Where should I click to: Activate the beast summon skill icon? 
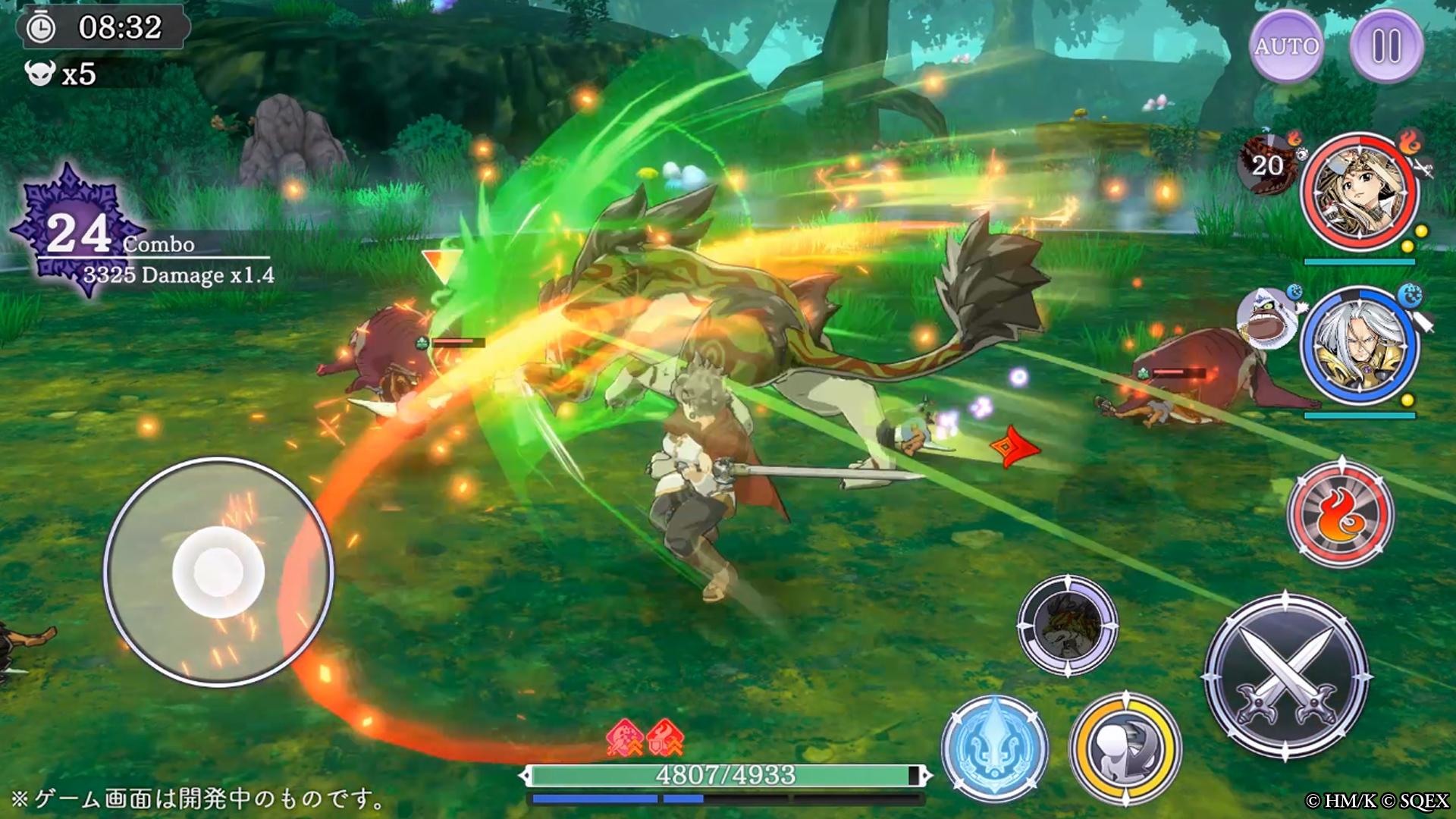pos(1067,626)
